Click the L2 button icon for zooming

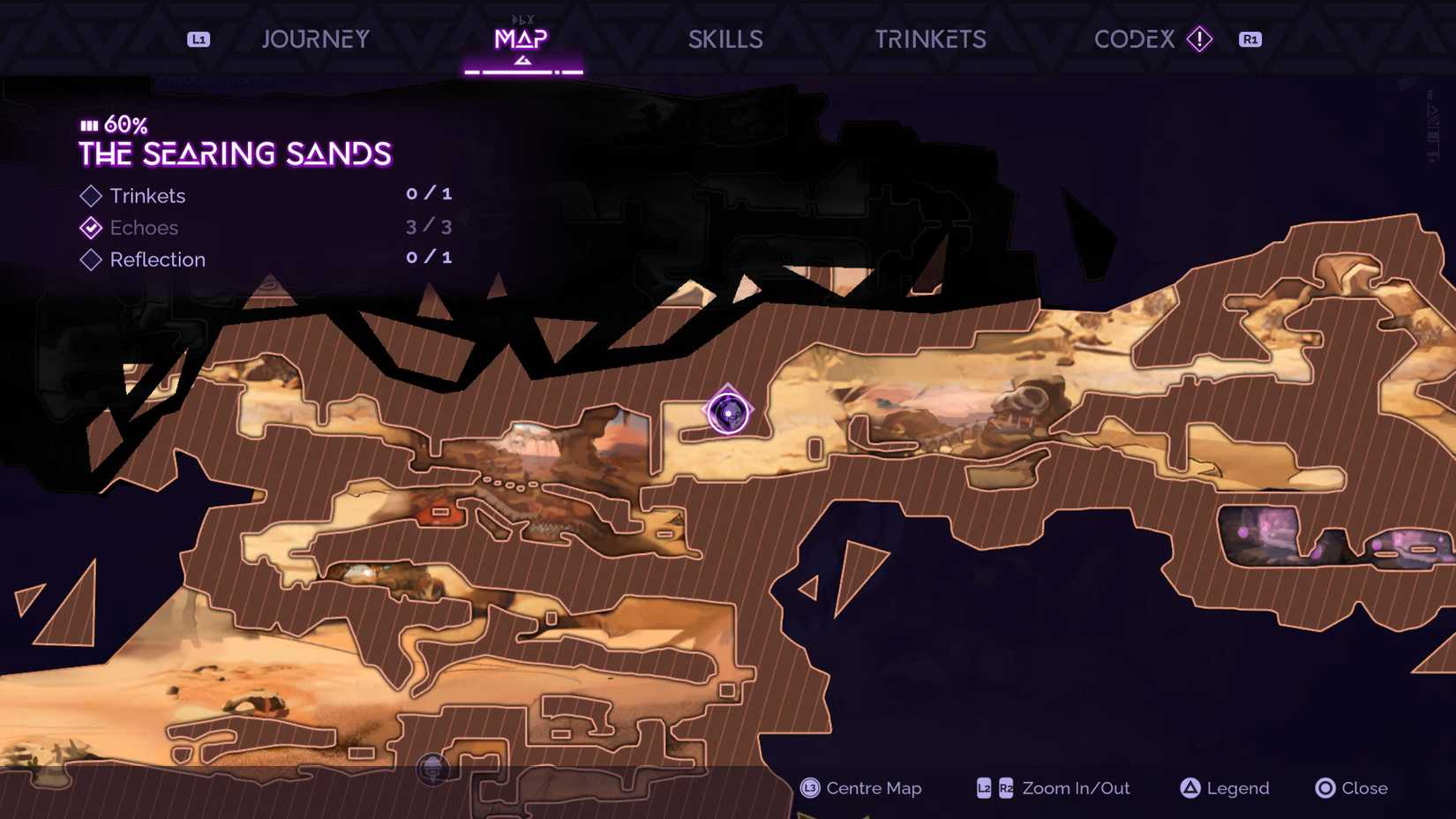[x=982, y=788]
